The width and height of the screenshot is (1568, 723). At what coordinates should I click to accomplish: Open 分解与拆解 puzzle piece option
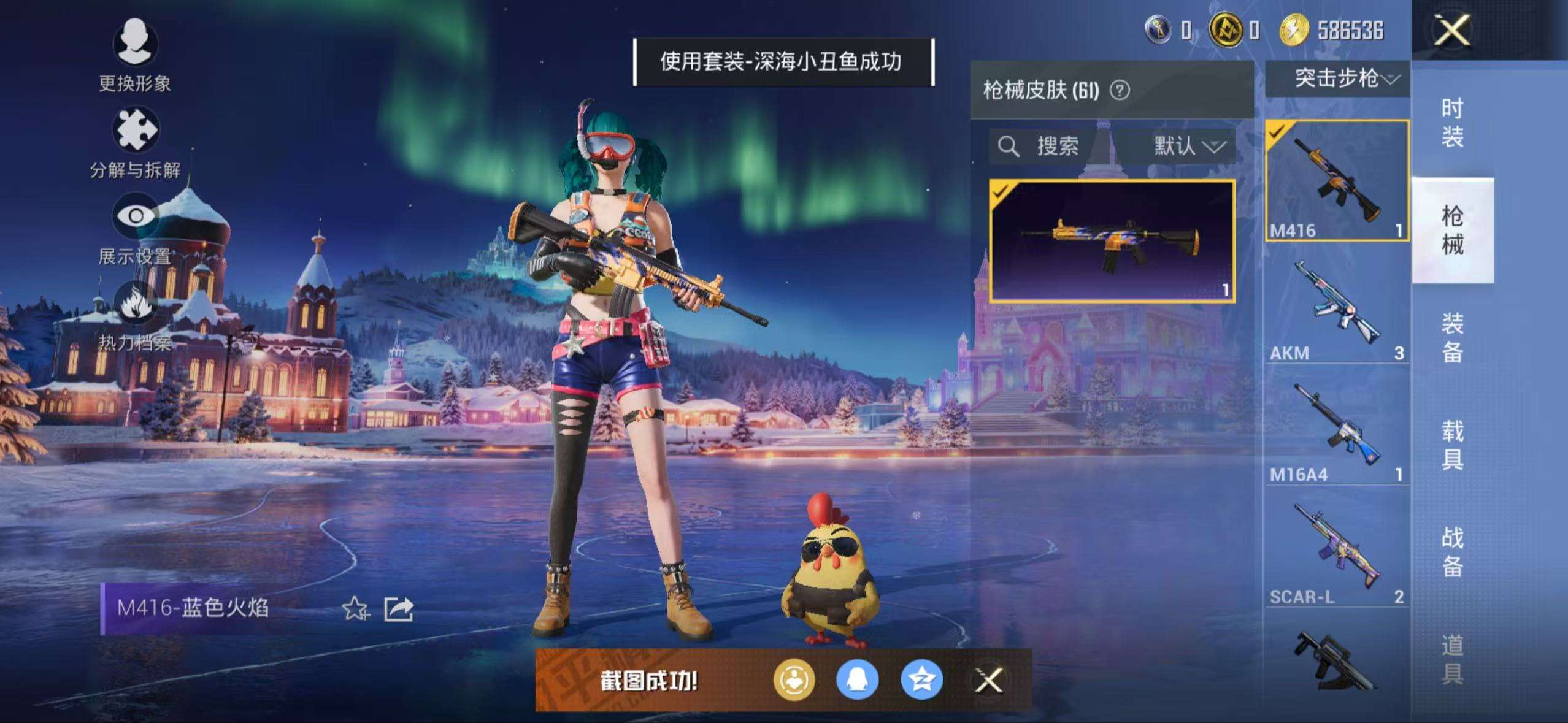[x=135, y=142]
